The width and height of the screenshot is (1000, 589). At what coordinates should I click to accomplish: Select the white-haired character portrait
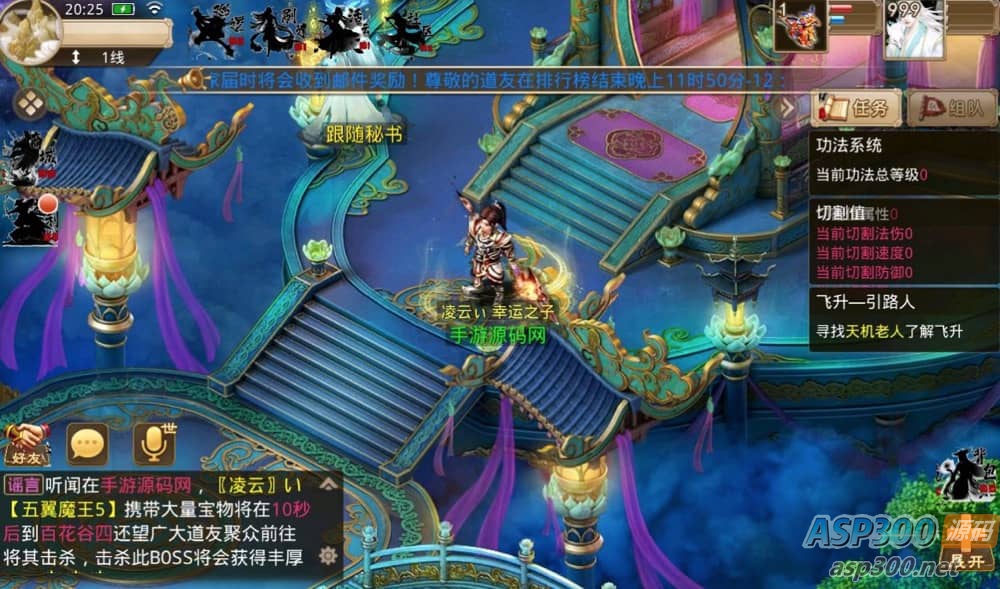pyautogui.click(x=911, y=28)
